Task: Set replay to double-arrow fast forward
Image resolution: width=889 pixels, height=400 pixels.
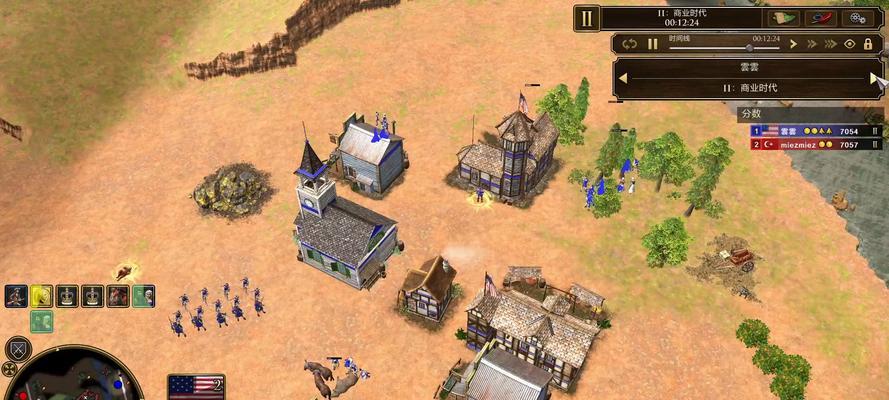Action: point(812,44)
